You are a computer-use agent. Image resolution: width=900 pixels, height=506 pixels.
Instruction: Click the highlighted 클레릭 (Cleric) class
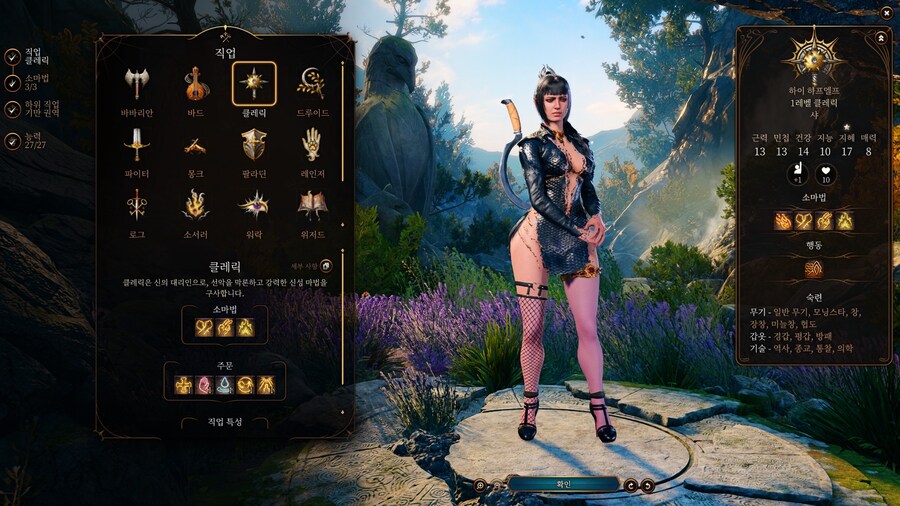pyautogui.click(x=254, y=84)
